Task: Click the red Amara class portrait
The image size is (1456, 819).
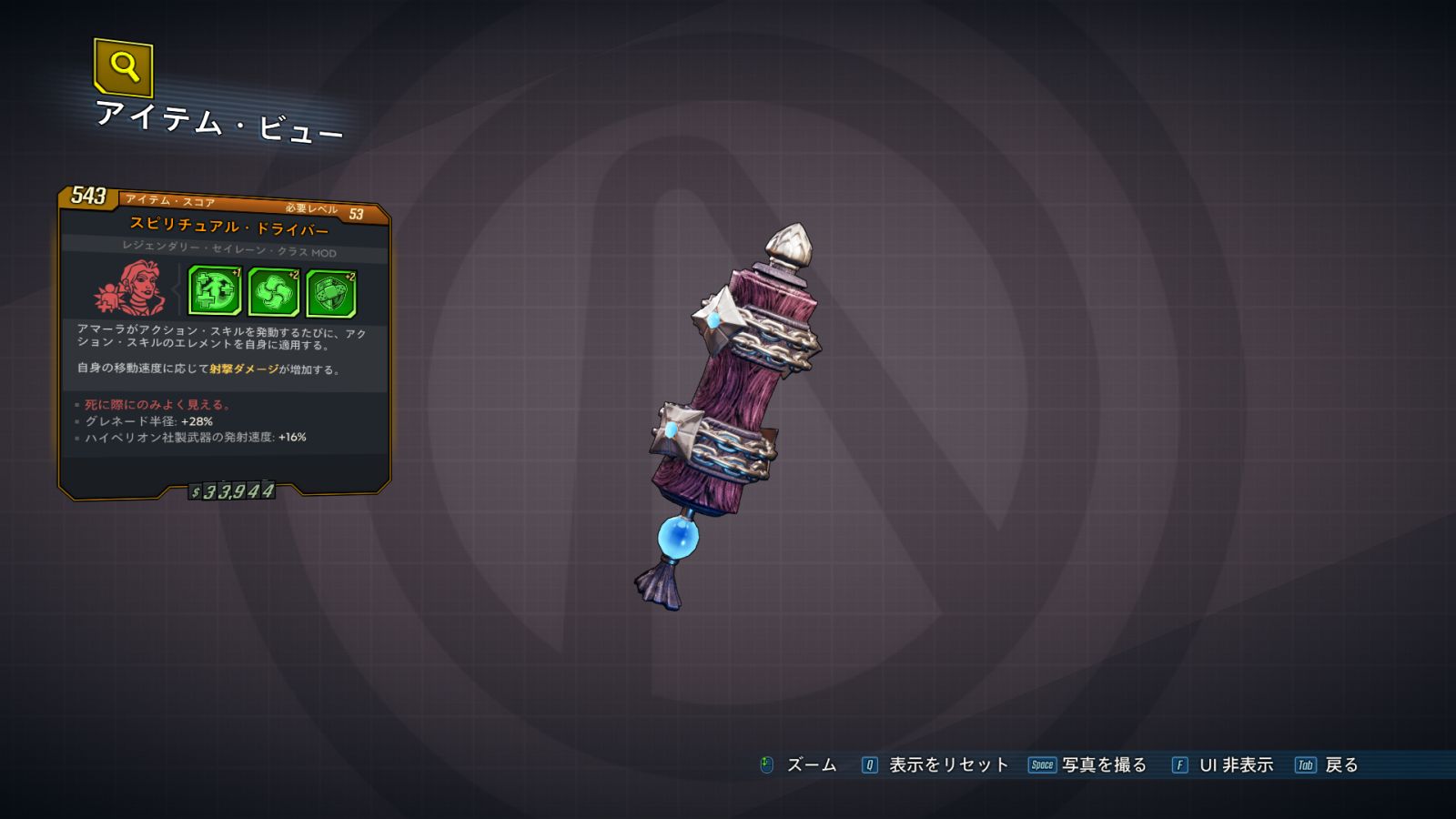Action: tap(132, 288)
